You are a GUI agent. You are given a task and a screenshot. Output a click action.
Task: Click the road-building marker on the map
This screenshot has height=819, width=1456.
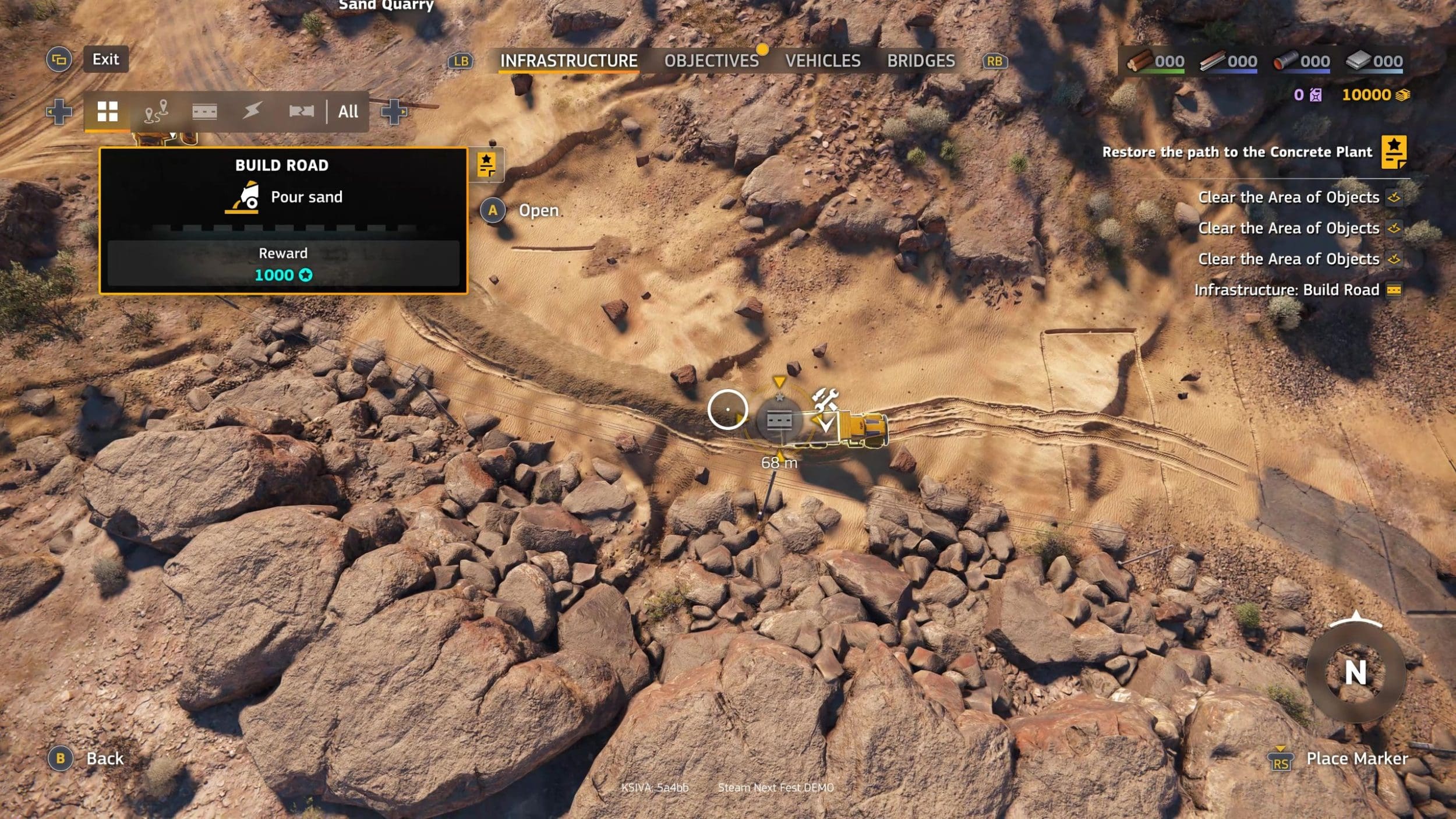coord(779,420)
